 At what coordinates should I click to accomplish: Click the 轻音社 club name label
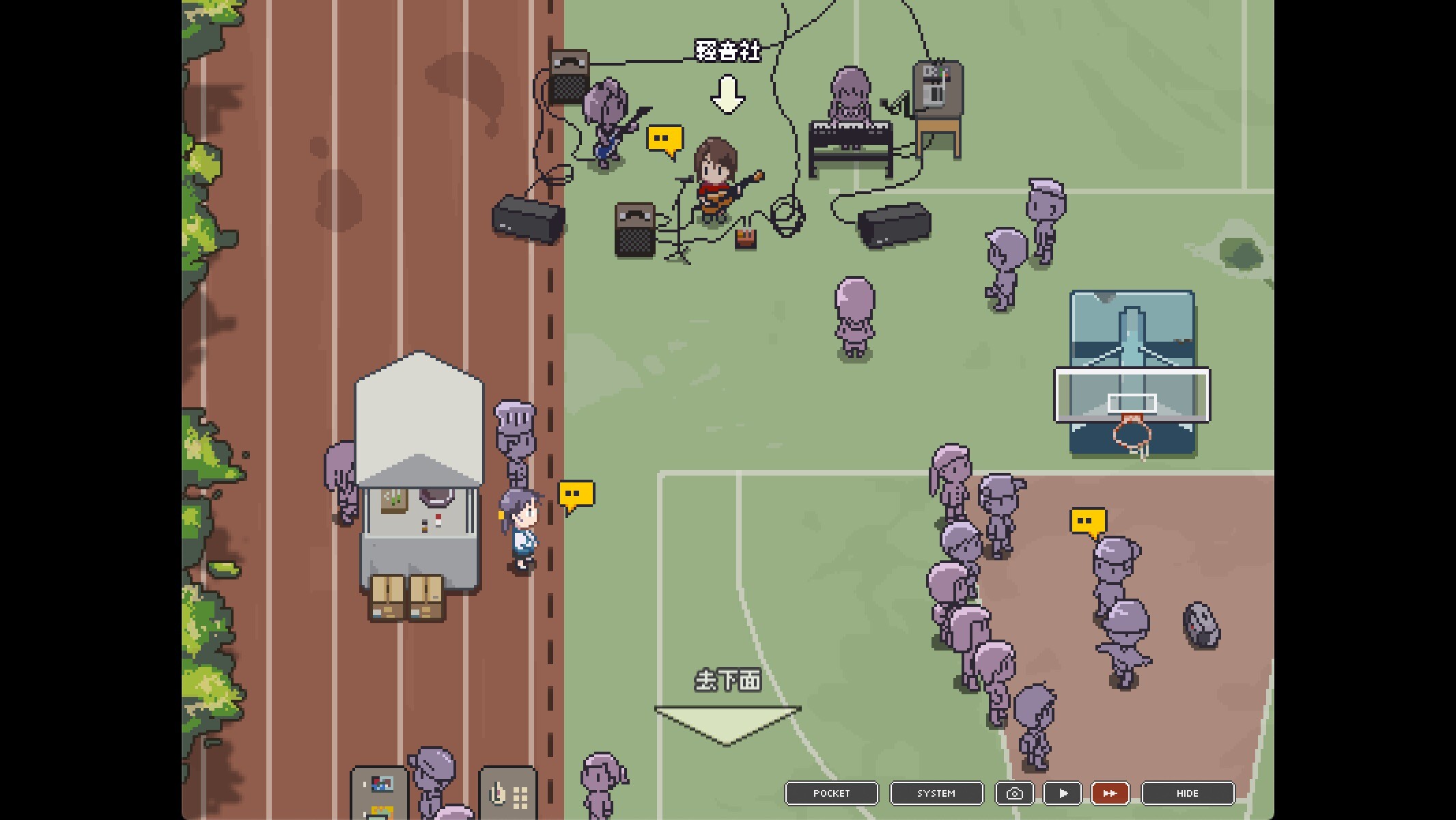pos(727,51)
